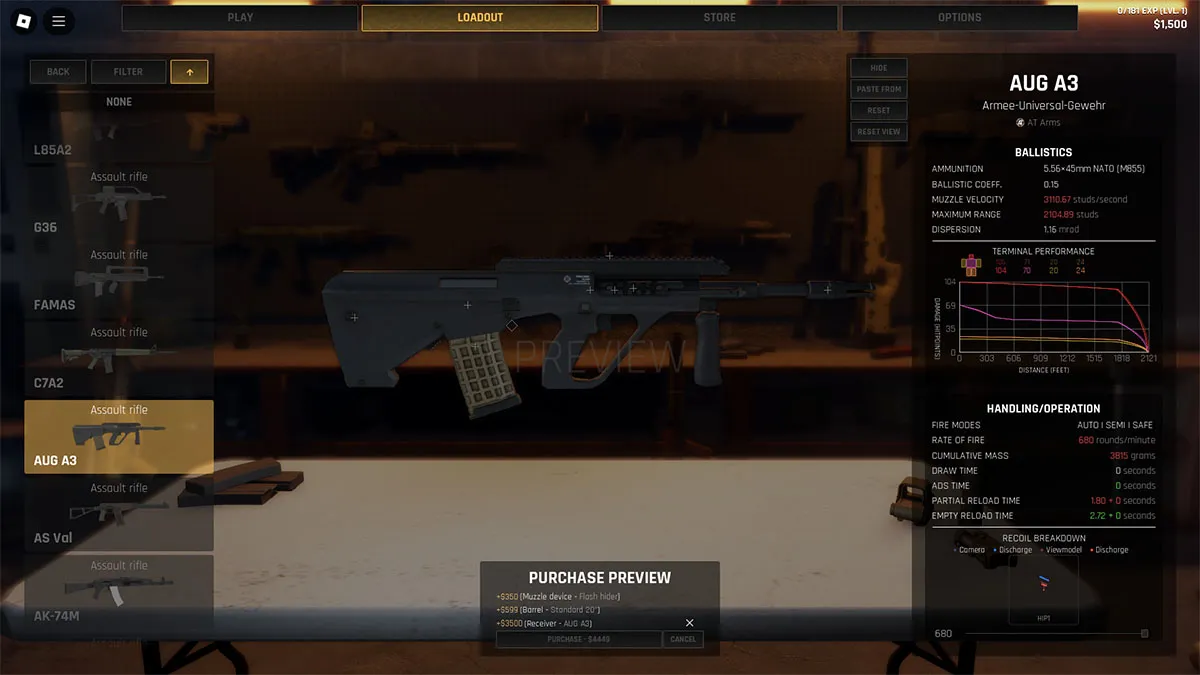
Task: Click the PASTE FROM button
Action: 878,89
